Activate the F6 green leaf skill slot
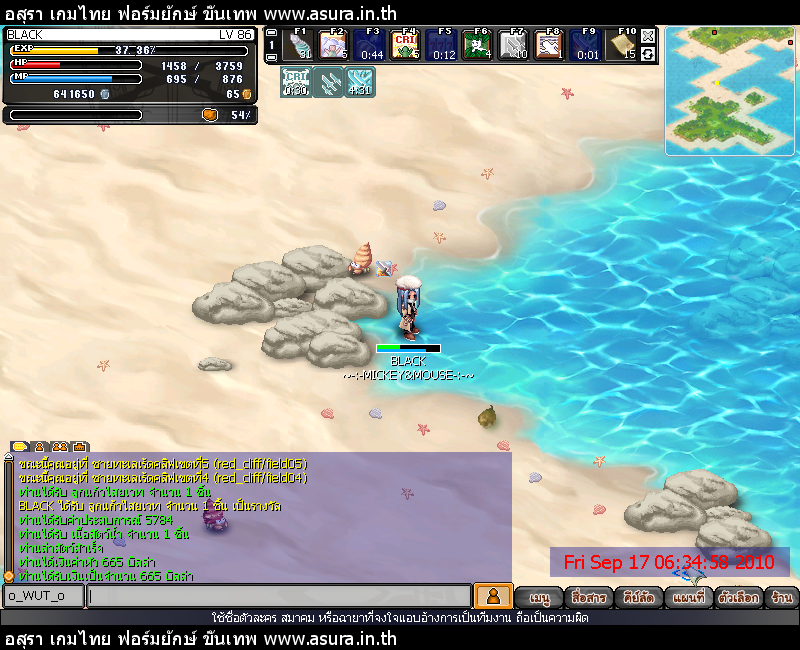Screen dimensions: 800x650 (476, 46)
